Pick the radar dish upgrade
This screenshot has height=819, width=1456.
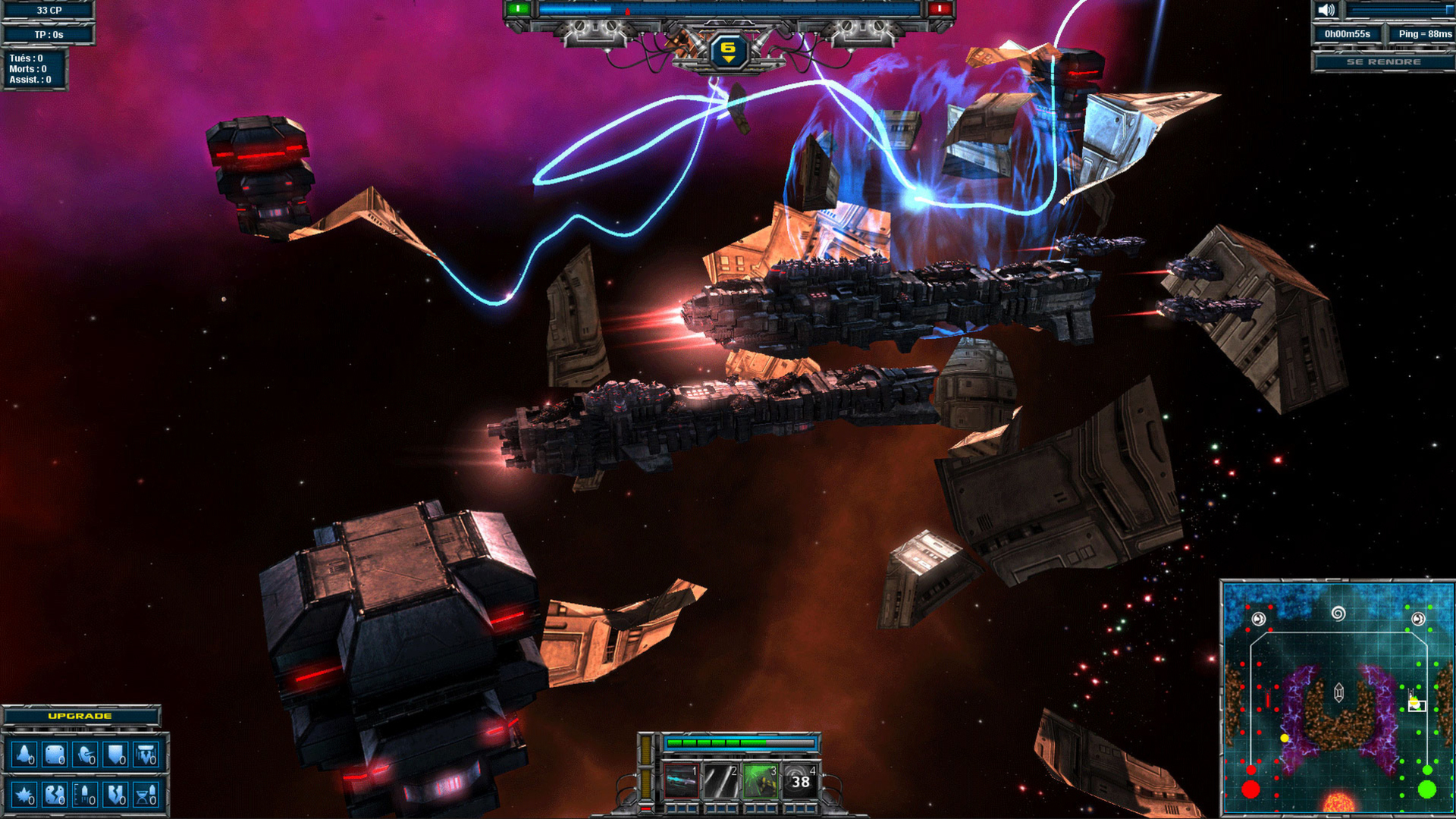coord(86,755)
